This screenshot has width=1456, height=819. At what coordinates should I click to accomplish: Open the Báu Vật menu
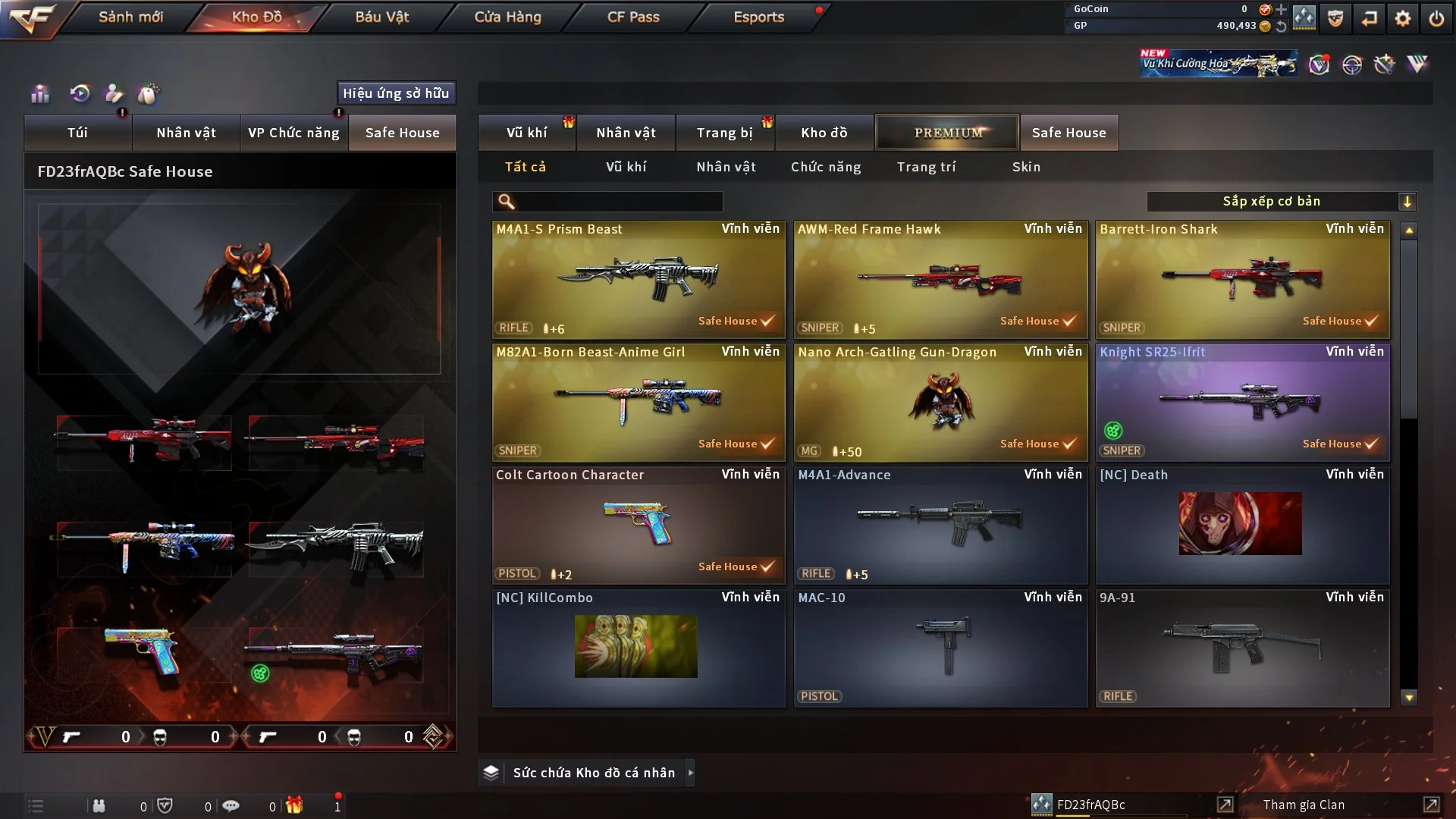point(381,17)
